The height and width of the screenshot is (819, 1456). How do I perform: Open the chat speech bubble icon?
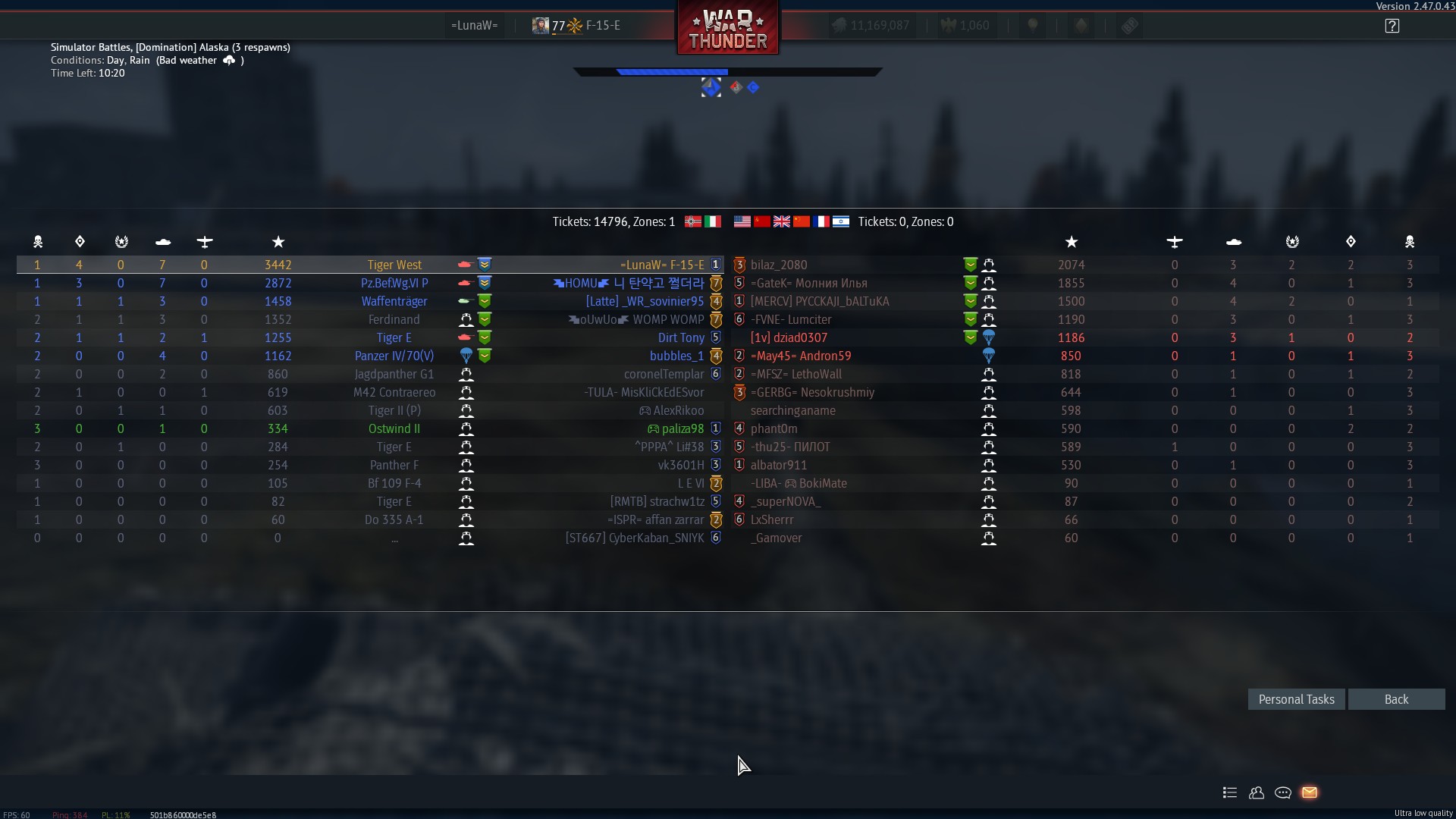[x=1283, y=792]
